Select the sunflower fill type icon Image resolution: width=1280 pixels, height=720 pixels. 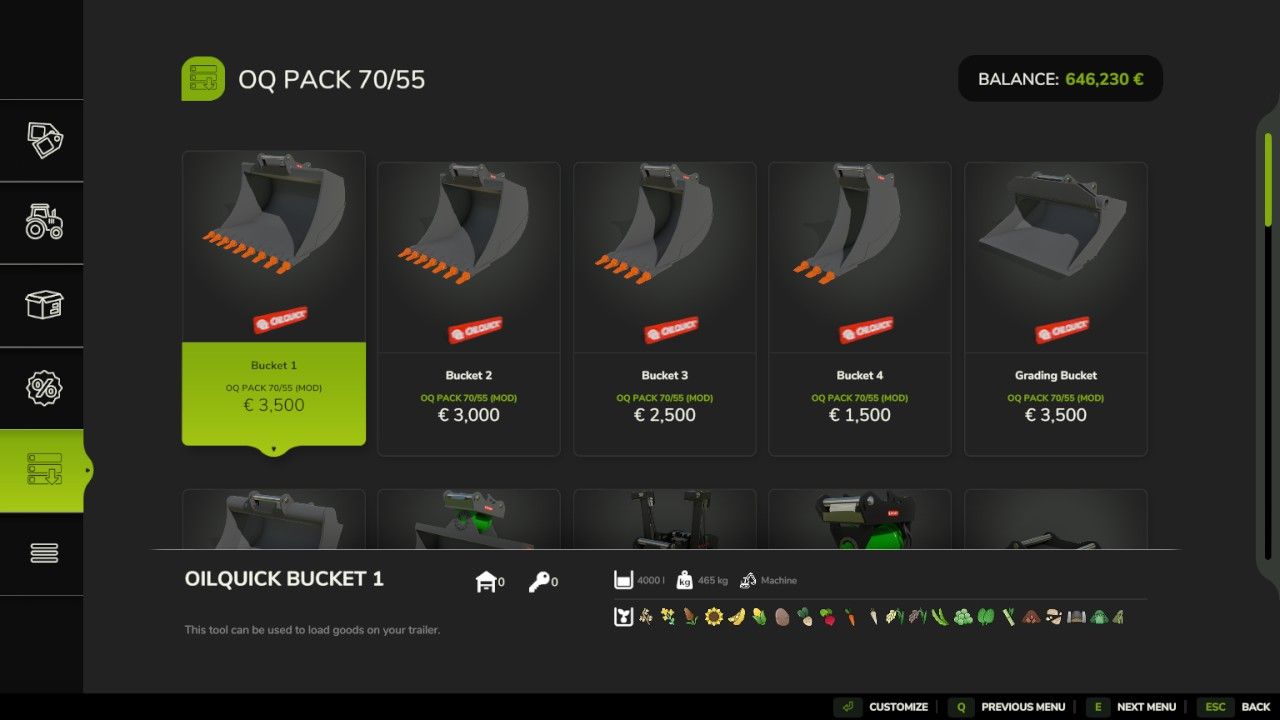click(x=714, y=616)
